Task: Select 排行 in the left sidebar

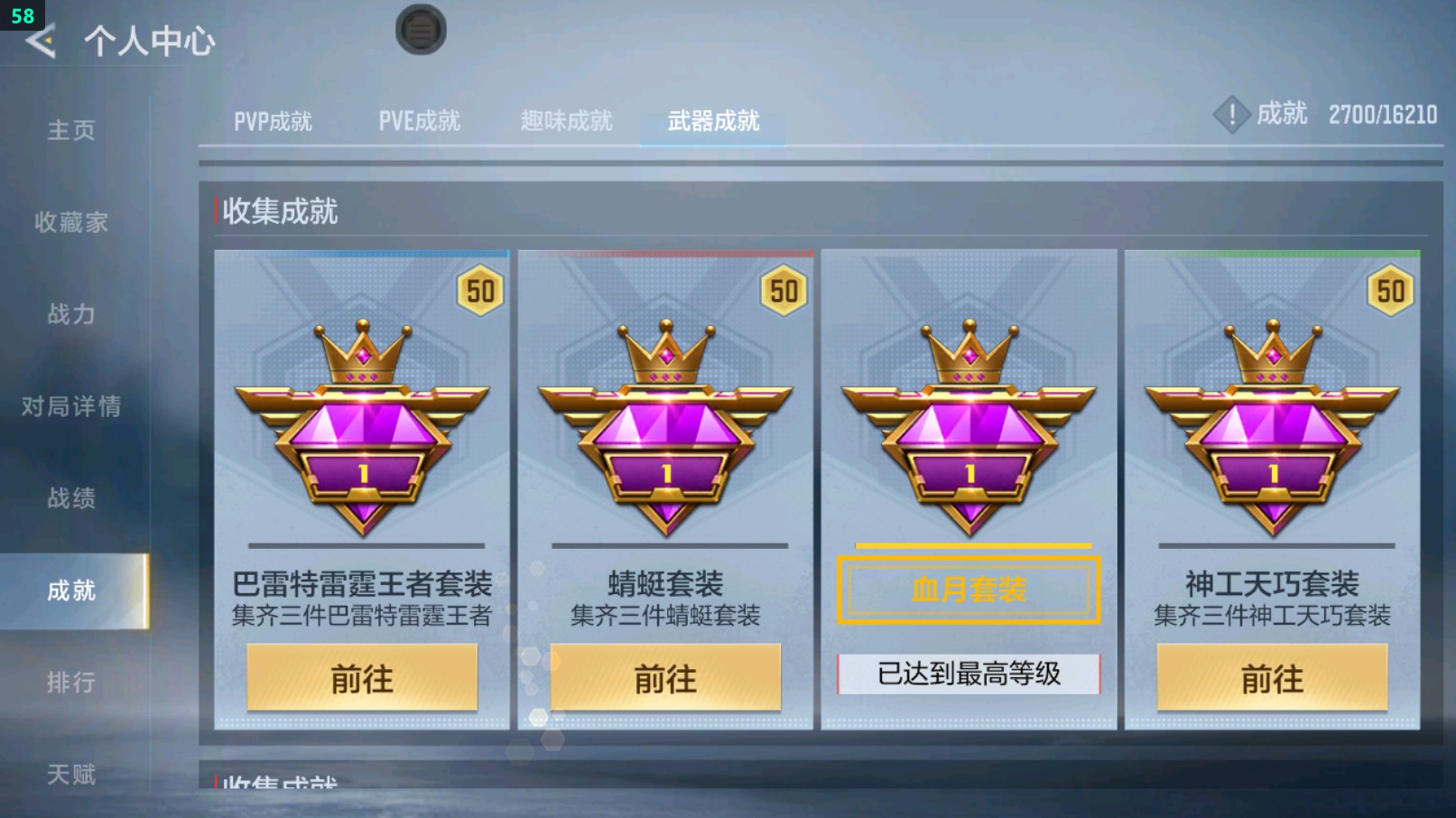Action: [72, 683]
